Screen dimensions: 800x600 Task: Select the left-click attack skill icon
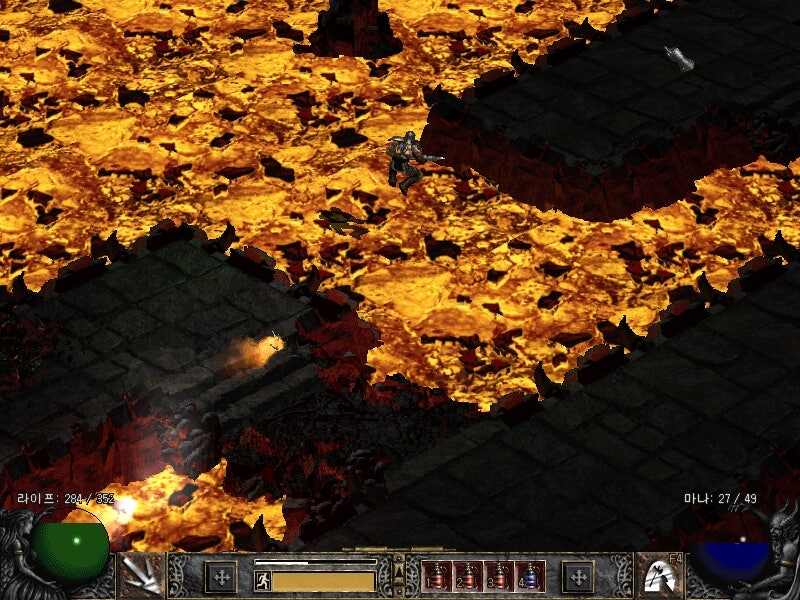click(141, 575)
